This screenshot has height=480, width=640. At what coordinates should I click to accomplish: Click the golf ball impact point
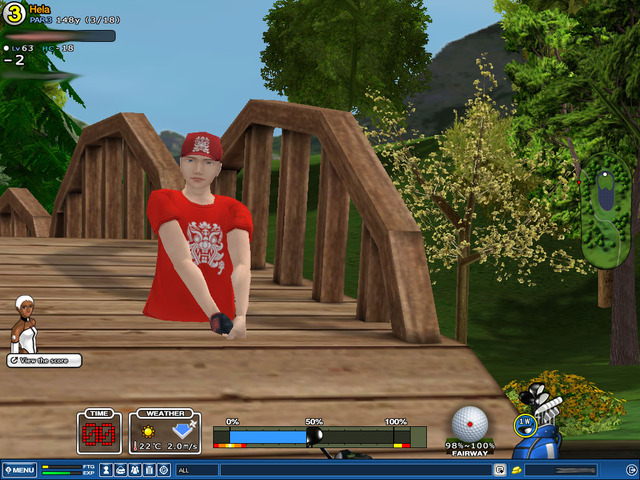coord(469,422)
